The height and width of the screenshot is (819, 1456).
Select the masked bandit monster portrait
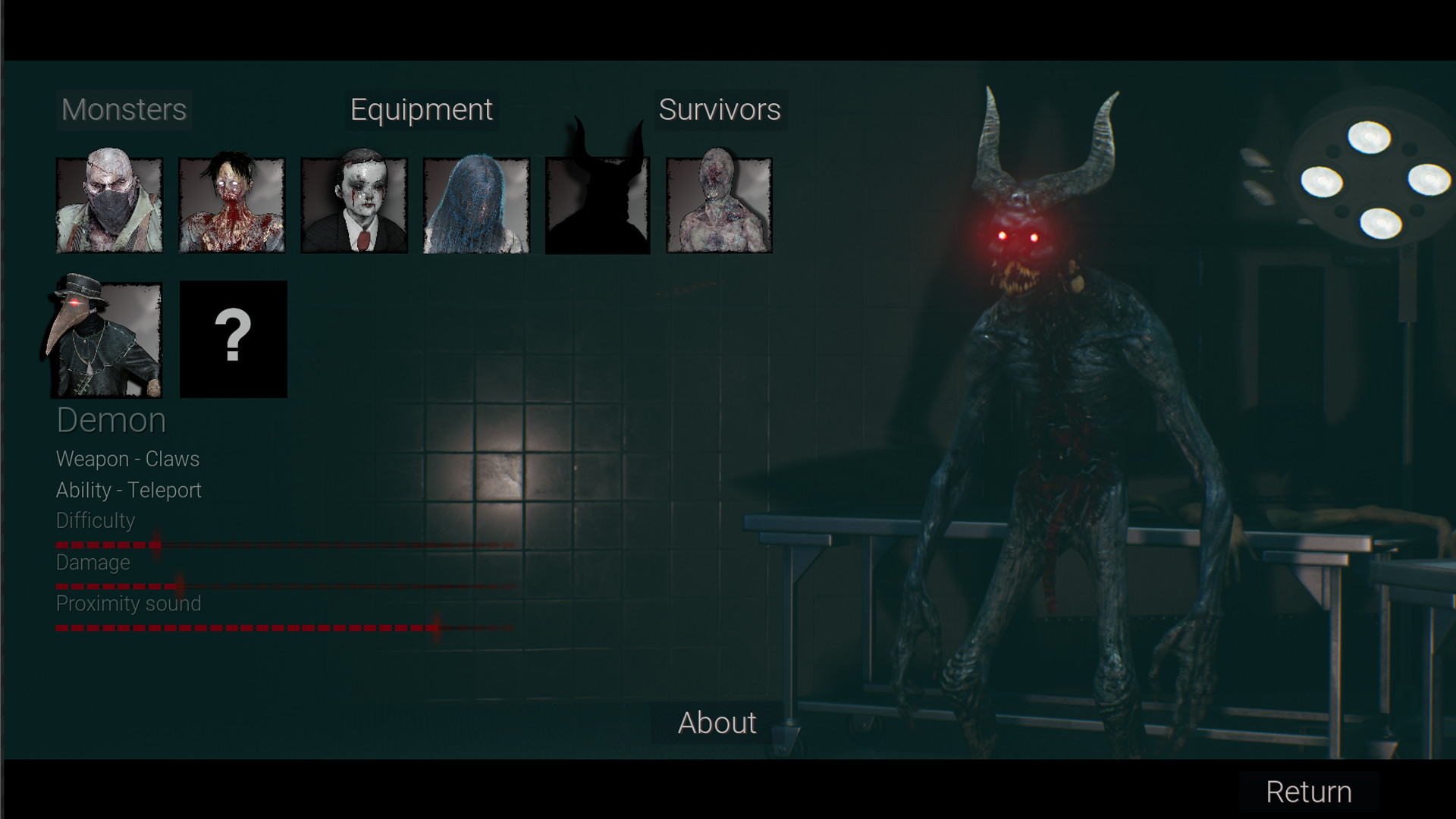pyautogui.click(x=108, y=205)
